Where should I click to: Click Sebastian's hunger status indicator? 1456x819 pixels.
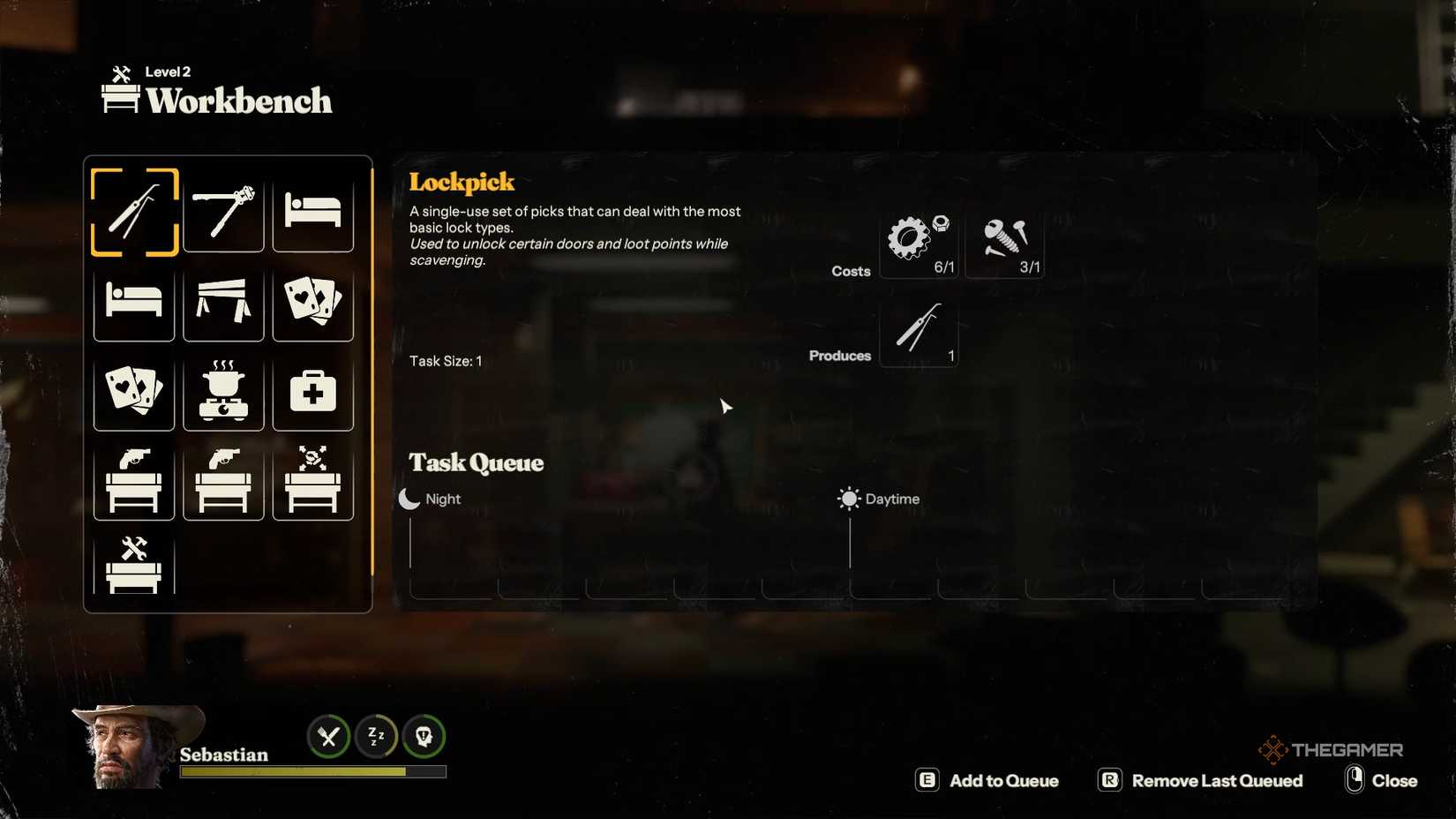[x=327, y=737]
